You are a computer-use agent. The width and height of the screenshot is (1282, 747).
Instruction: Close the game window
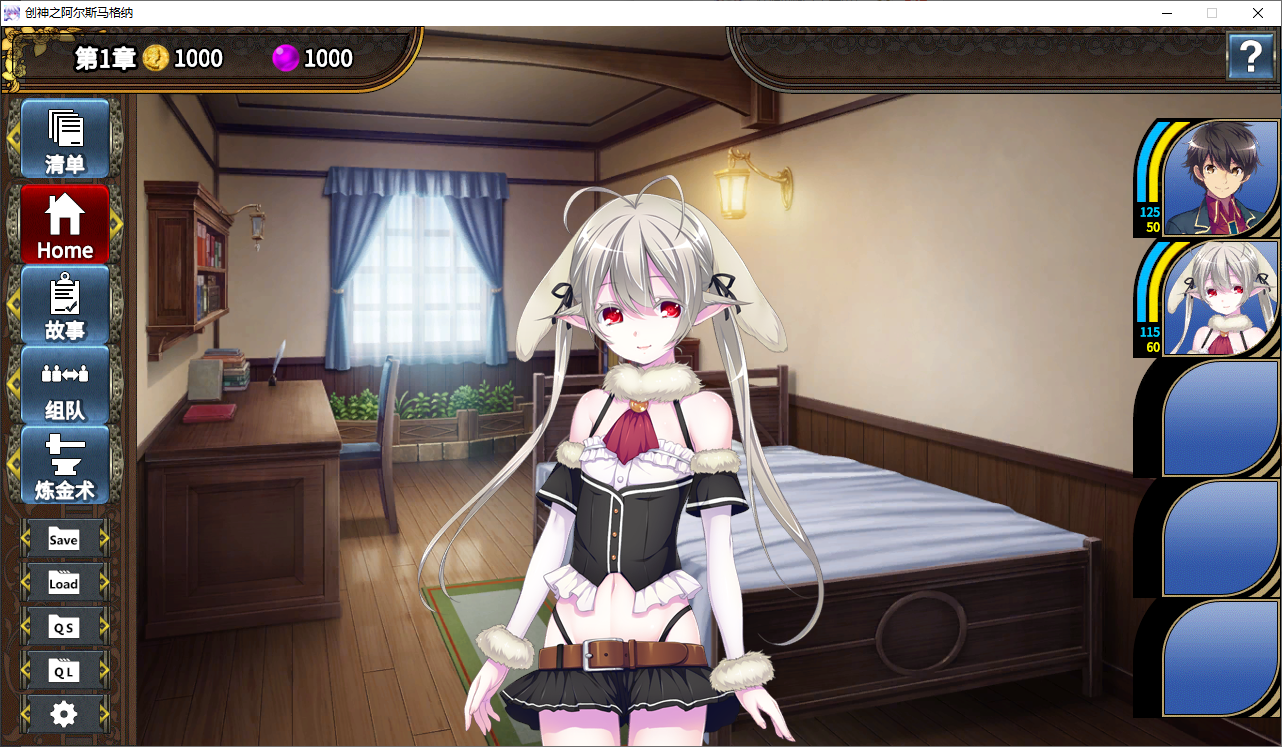(x=1258, y=13)
